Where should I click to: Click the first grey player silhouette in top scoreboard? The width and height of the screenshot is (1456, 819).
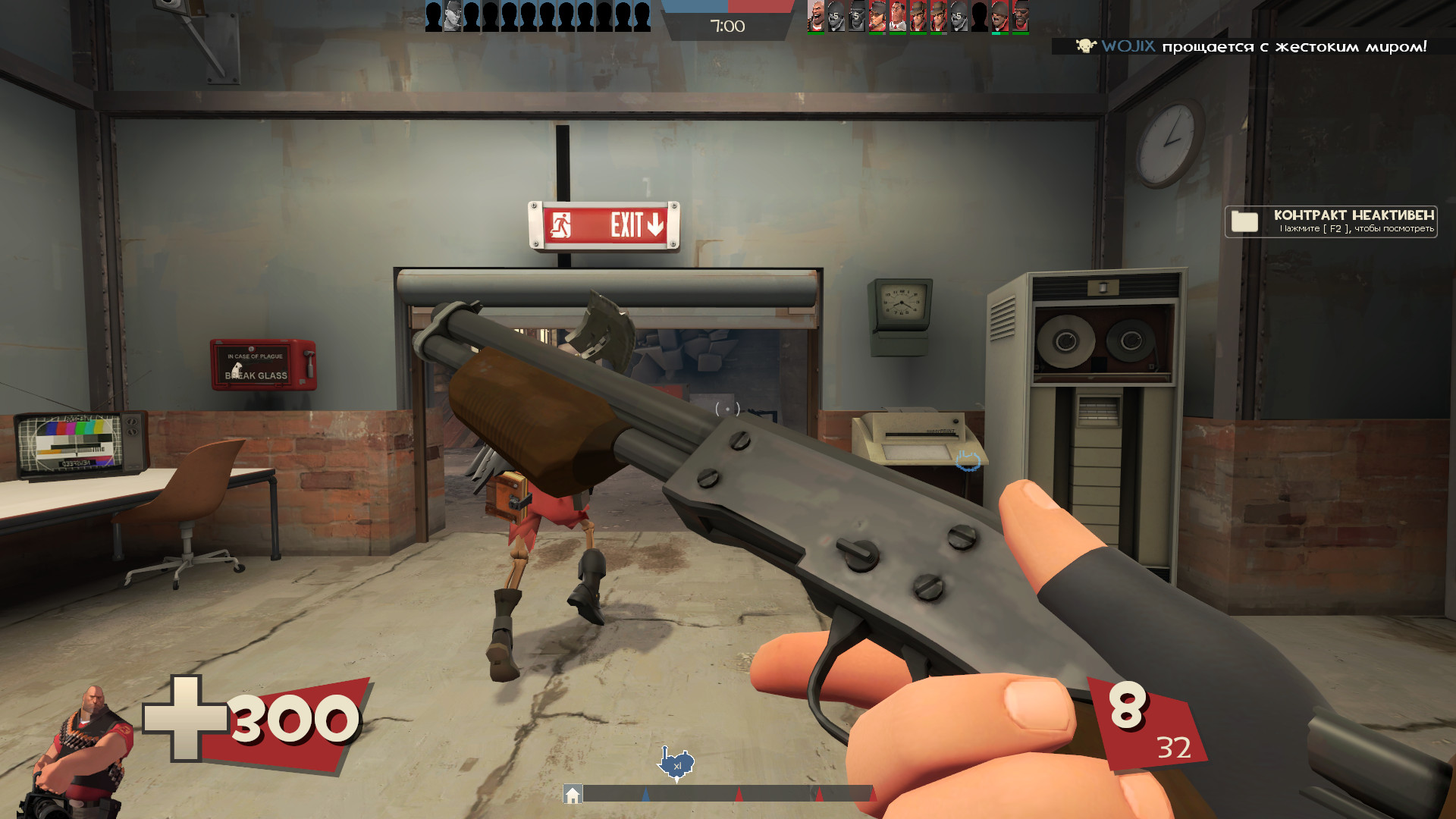435,14
